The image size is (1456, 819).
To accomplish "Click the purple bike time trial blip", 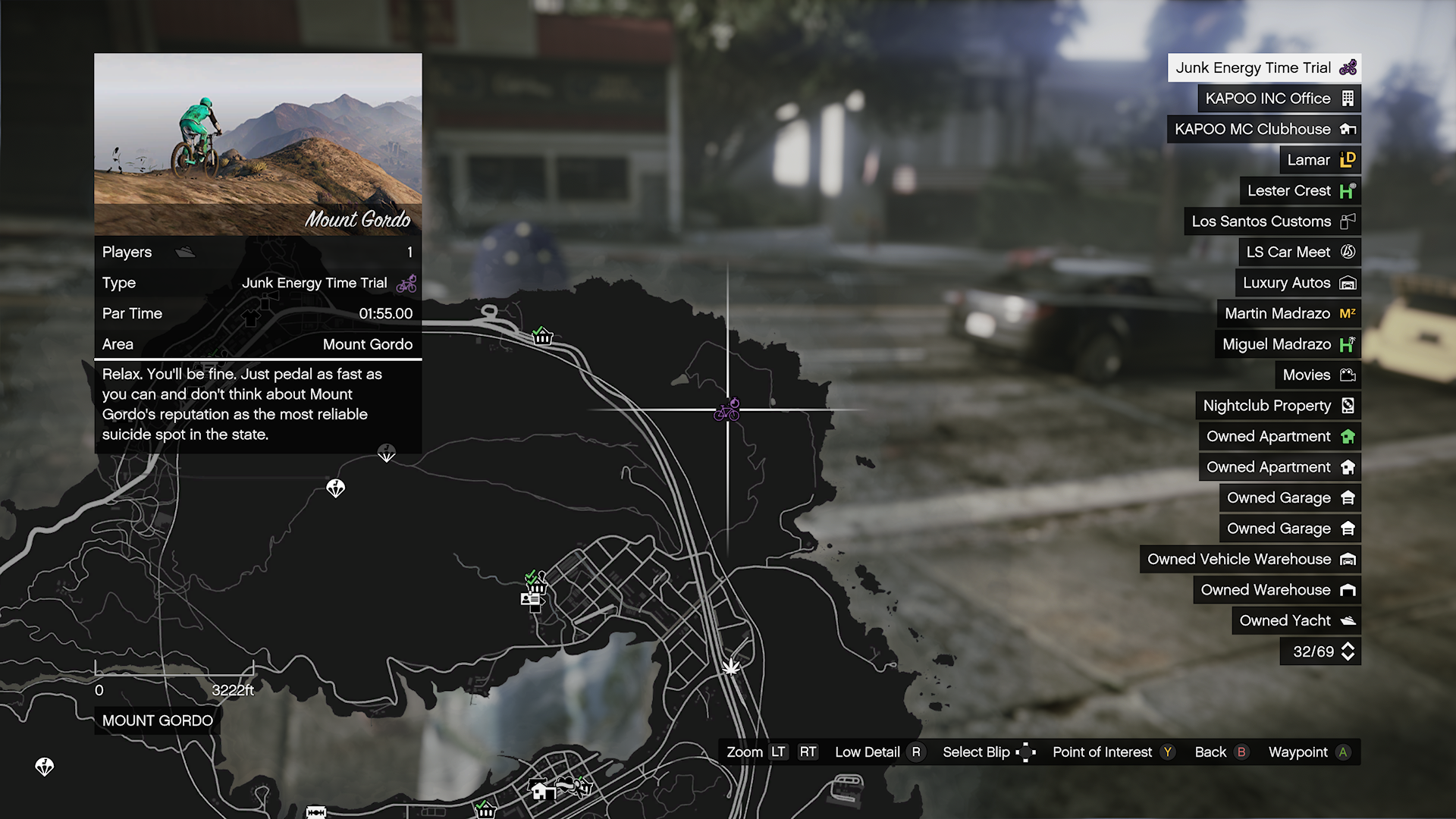I will point(727,410).
